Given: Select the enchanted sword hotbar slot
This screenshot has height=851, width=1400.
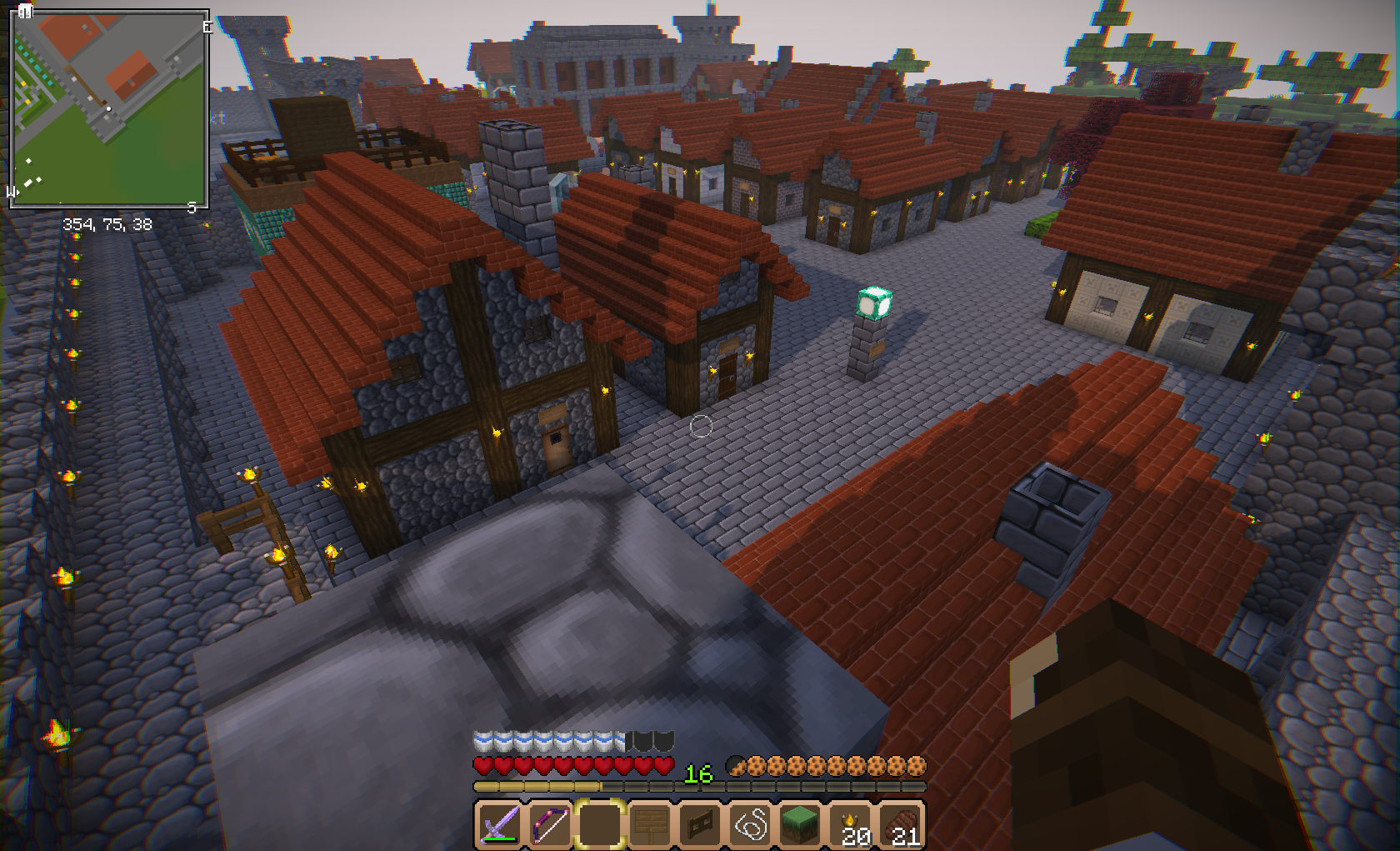Looking at the screenshot, I should tap(499, 824).
